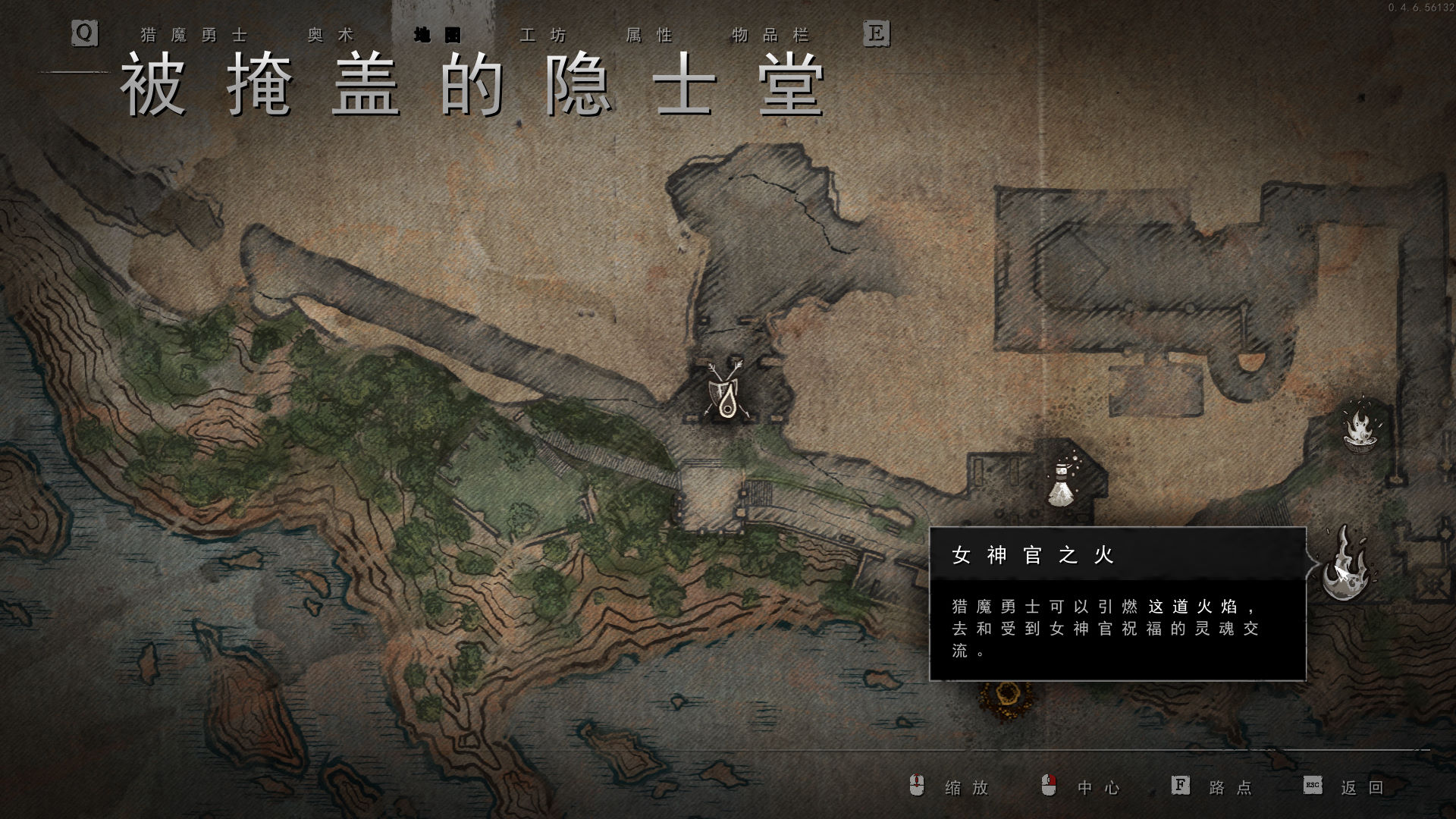Viewport: 1456px width, 819px height.
Task: Select the 地图 tab
Action: [437, 36]
